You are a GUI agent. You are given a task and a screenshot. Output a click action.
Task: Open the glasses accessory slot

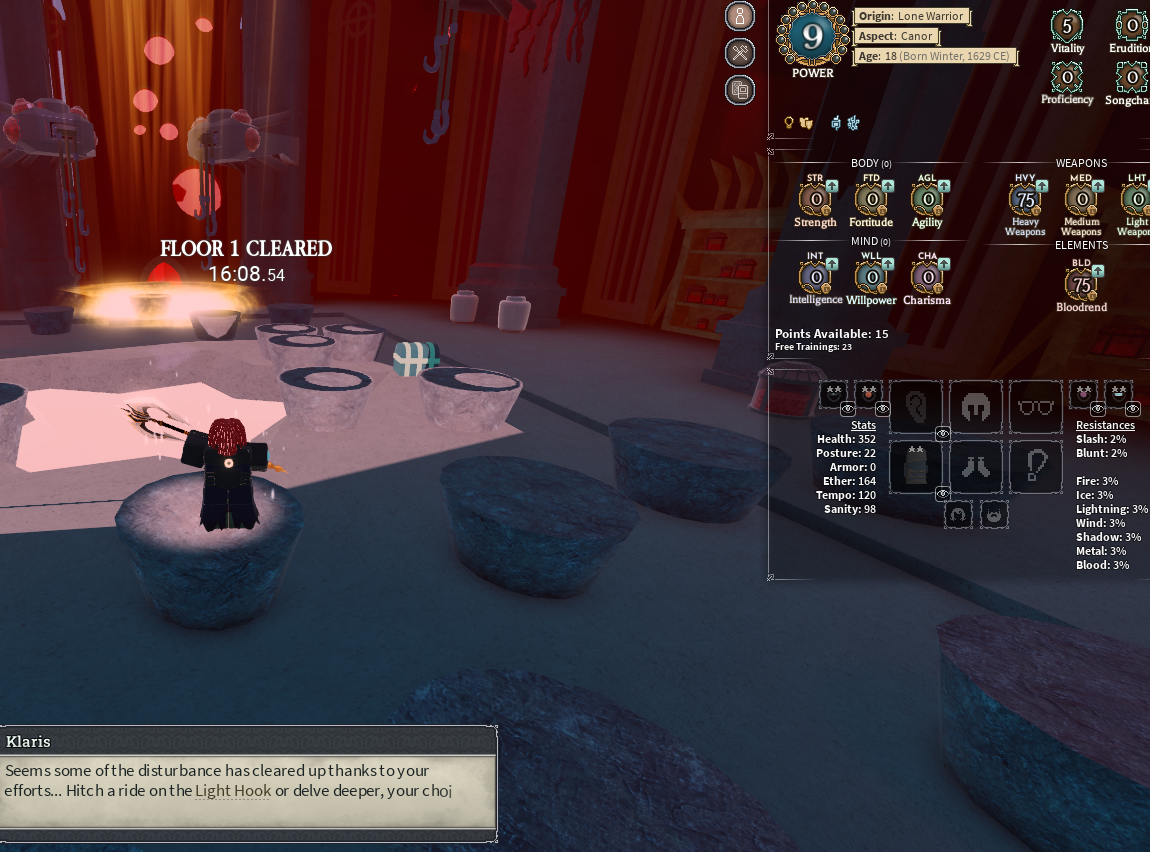click(x=1035, y=406)
